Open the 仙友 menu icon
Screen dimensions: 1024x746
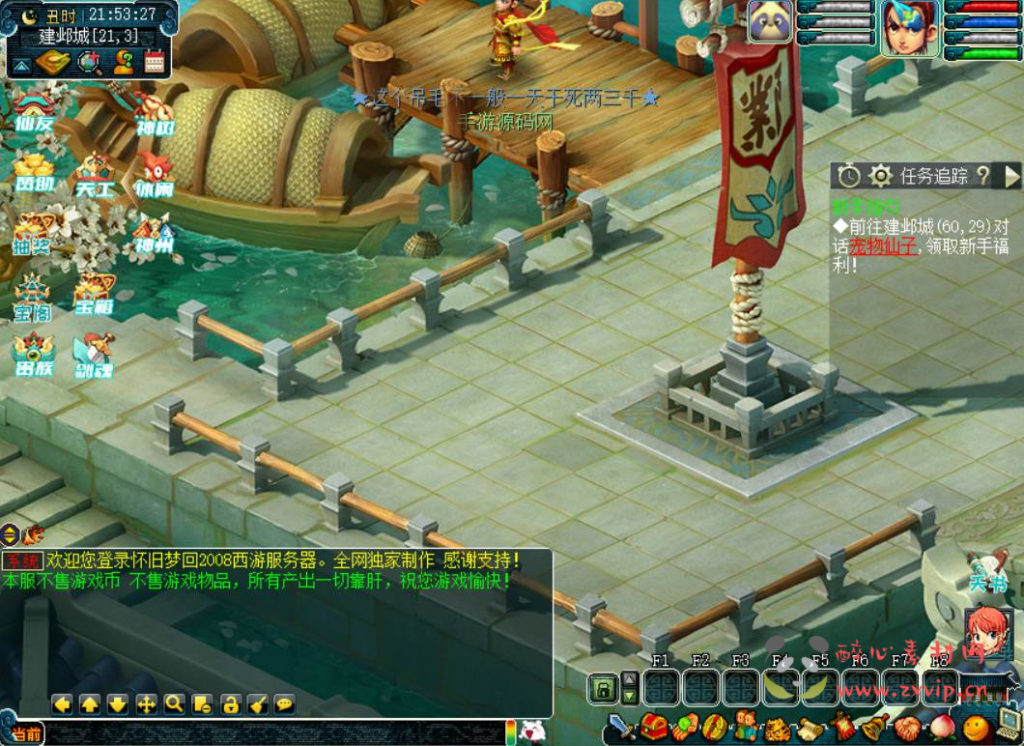pos(33,112)
